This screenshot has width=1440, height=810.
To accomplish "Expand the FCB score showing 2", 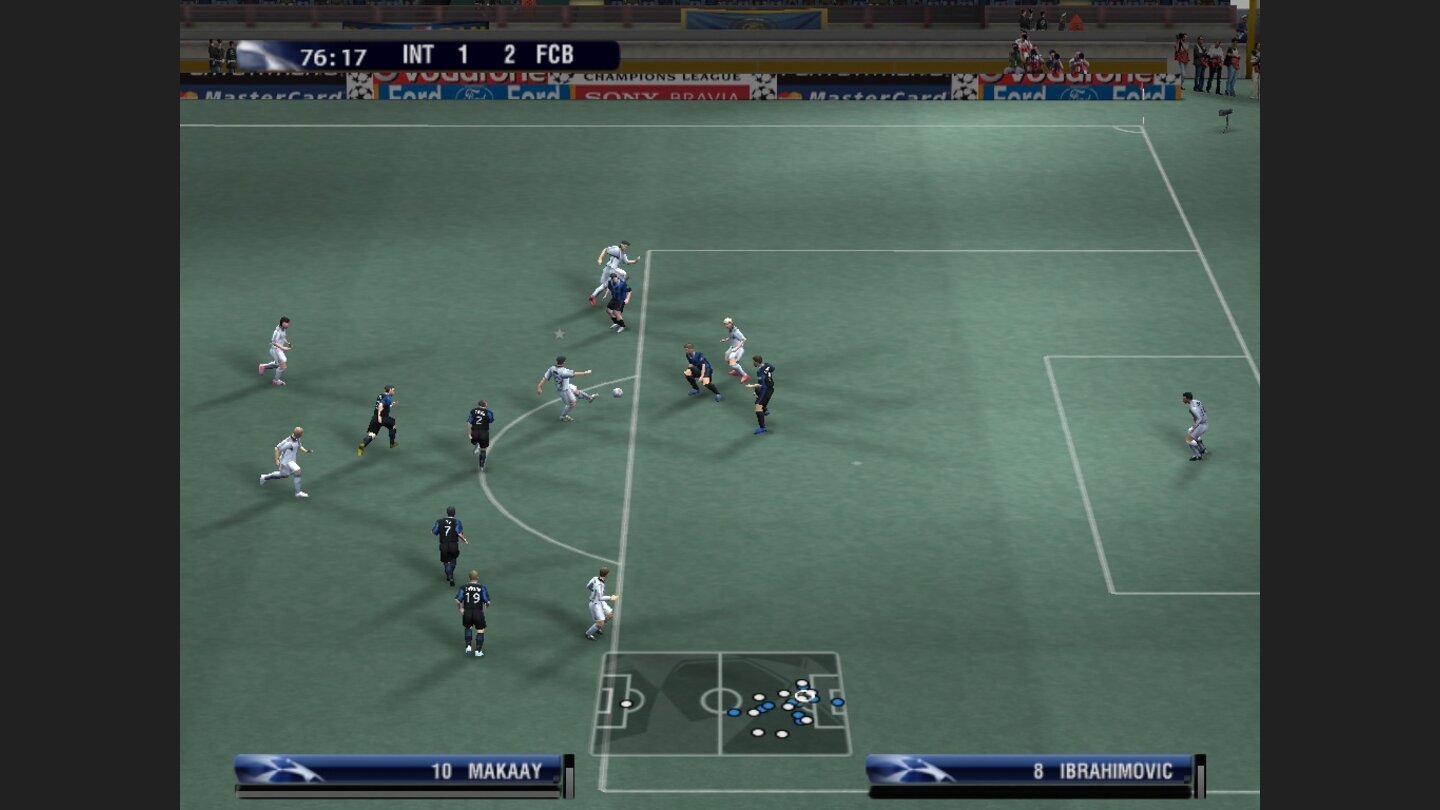I will (x=510, y=55).
